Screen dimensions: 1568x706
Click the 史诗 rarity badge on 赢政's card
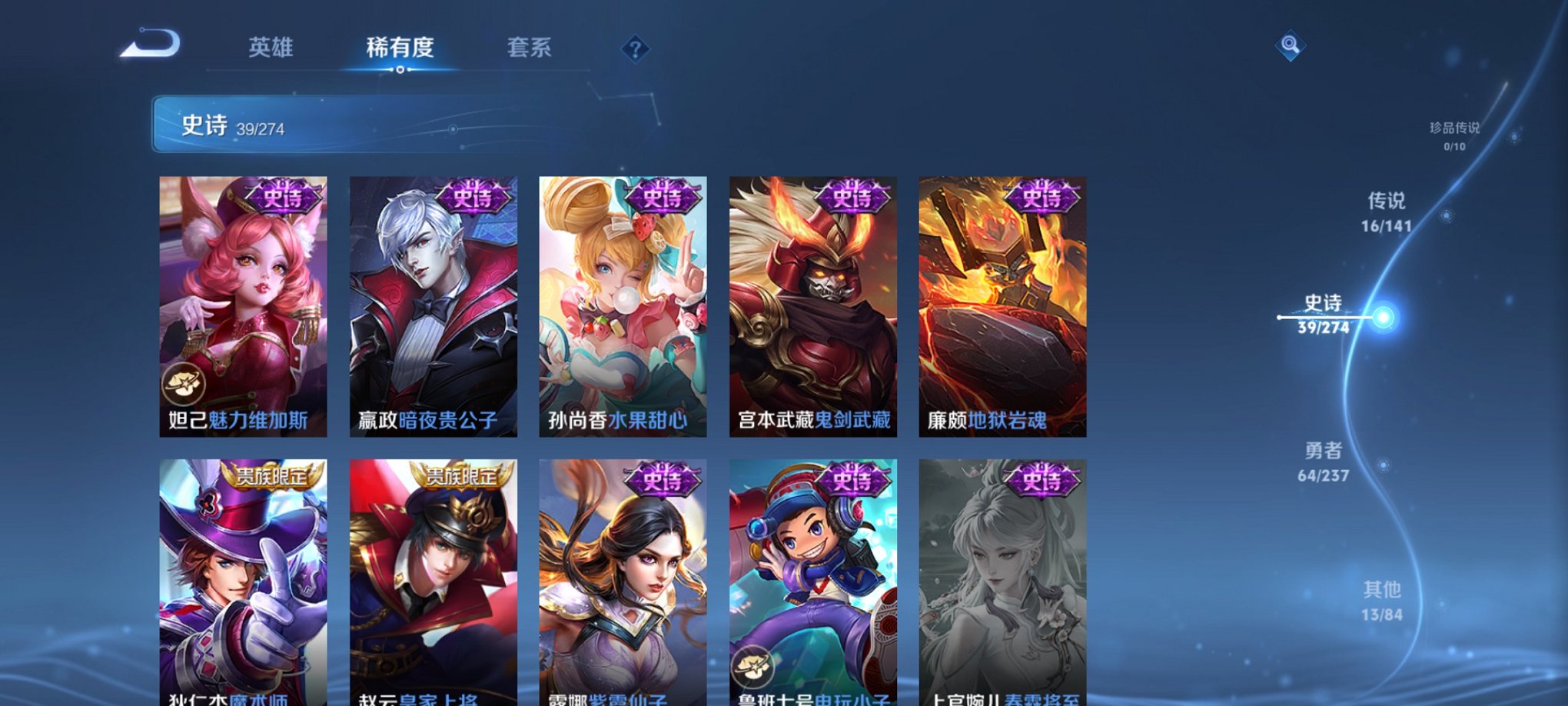[470, 198]
